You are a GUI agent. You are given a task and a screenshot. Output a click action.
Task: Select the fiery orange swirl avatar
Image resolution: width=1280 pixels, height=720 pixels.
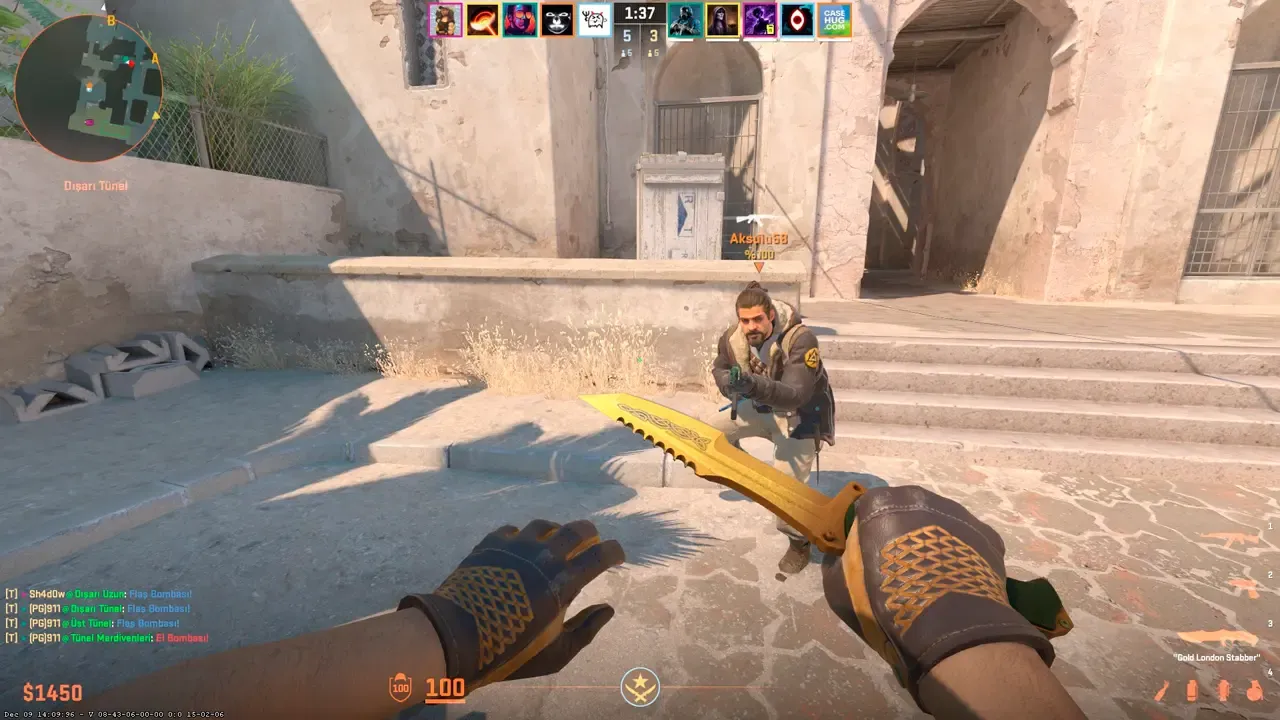482,20
